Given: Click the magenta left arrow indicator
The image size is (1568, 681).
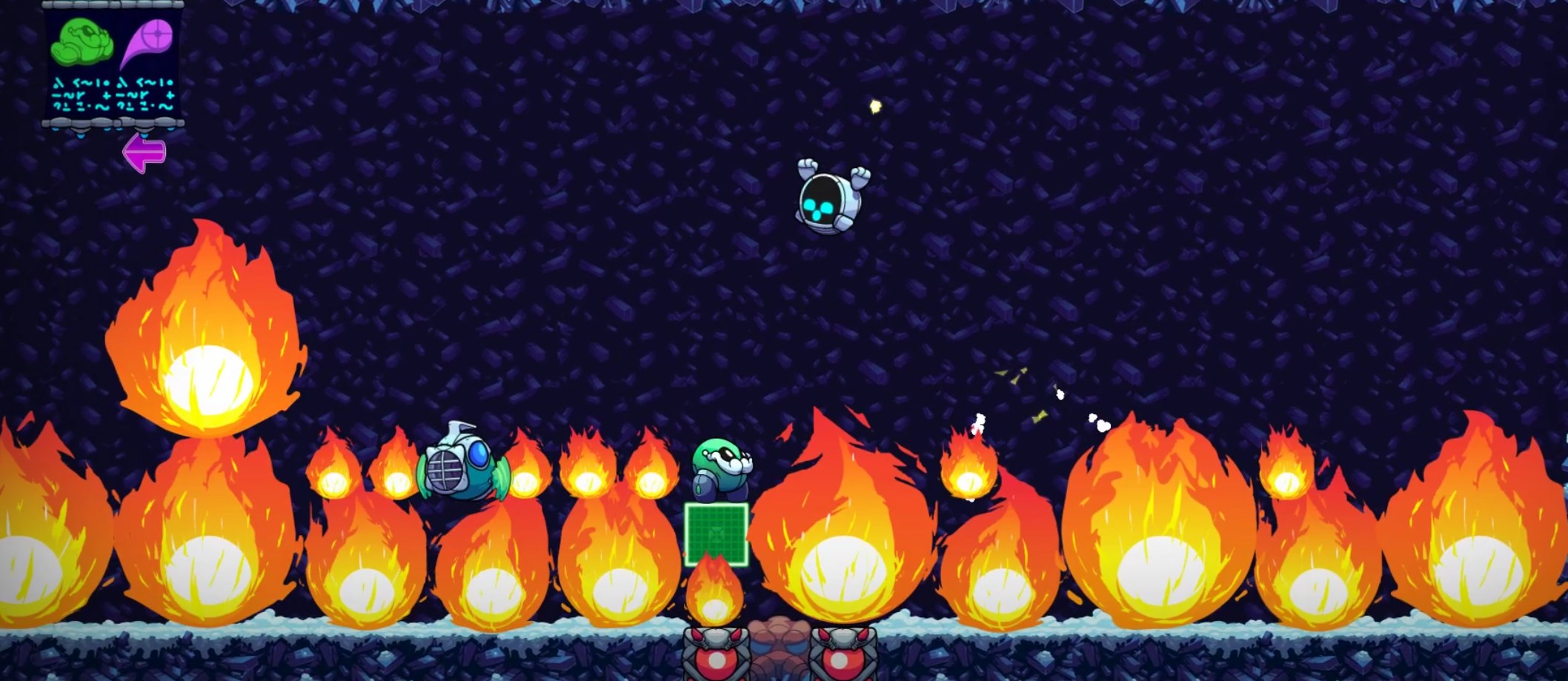Looking at the screenshot, I should (x=144, y=153).
